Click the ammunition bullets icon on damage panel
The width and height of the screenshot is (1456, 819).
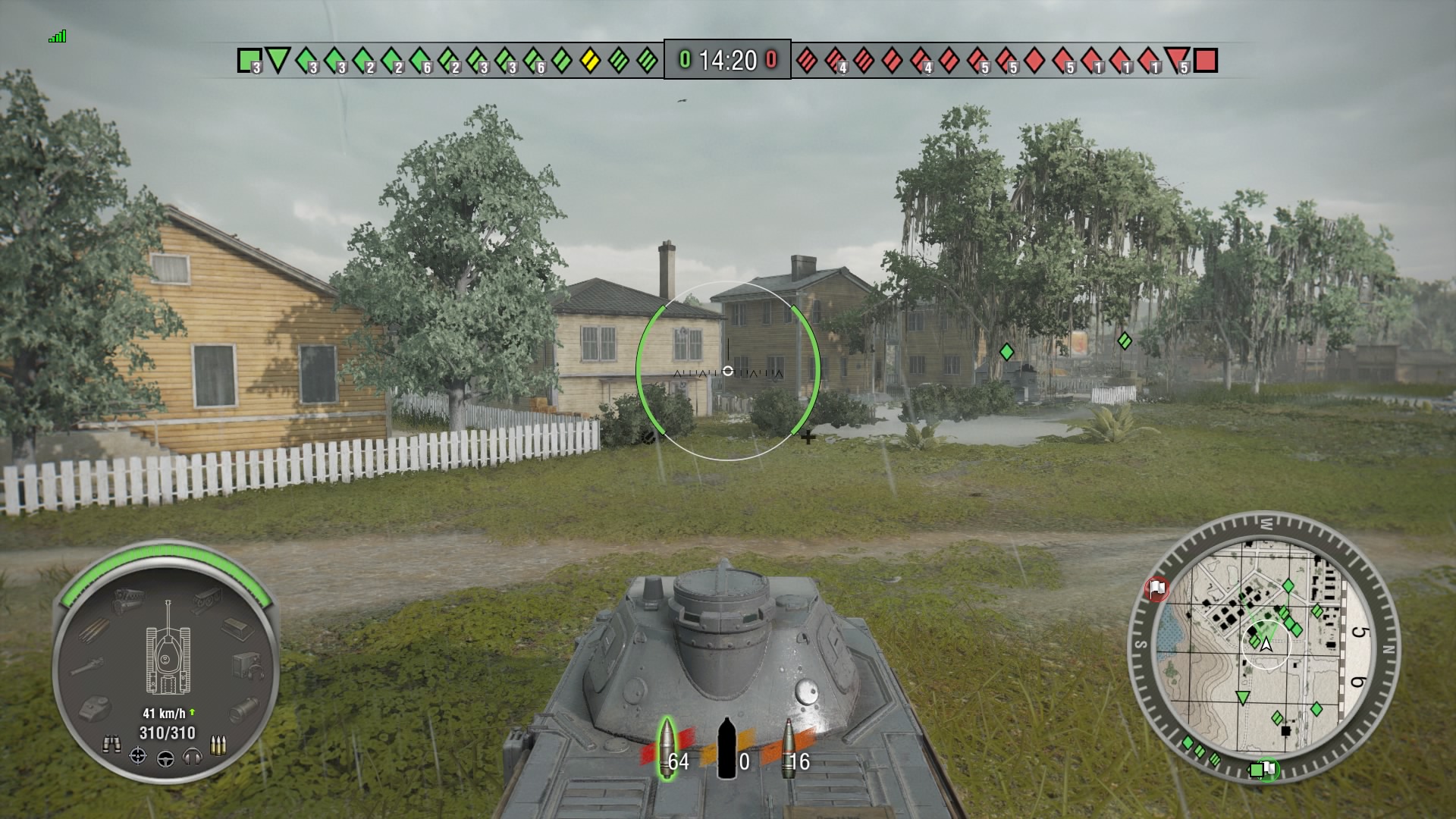(x=218, y=745)
